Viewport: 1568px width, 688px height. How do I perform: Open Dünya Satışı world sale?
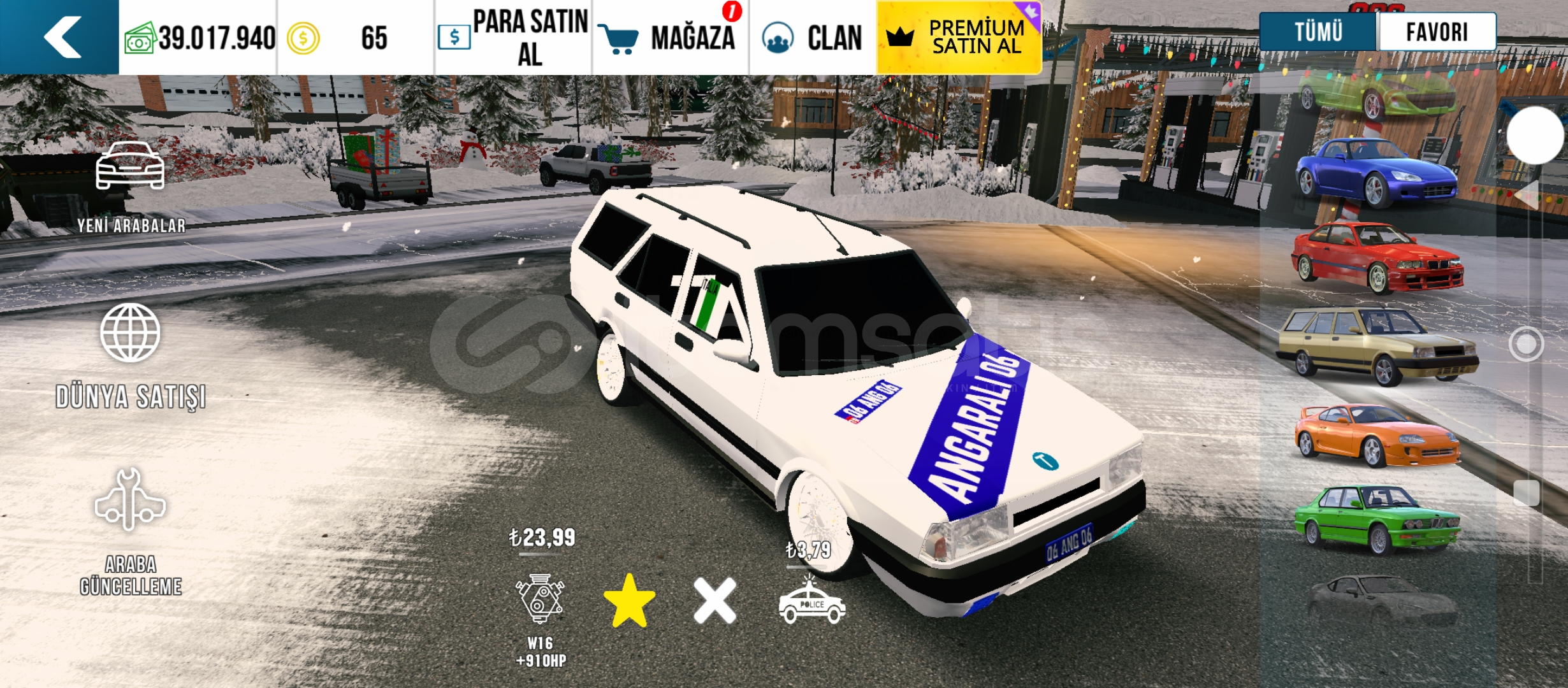[x=131, y=355]
